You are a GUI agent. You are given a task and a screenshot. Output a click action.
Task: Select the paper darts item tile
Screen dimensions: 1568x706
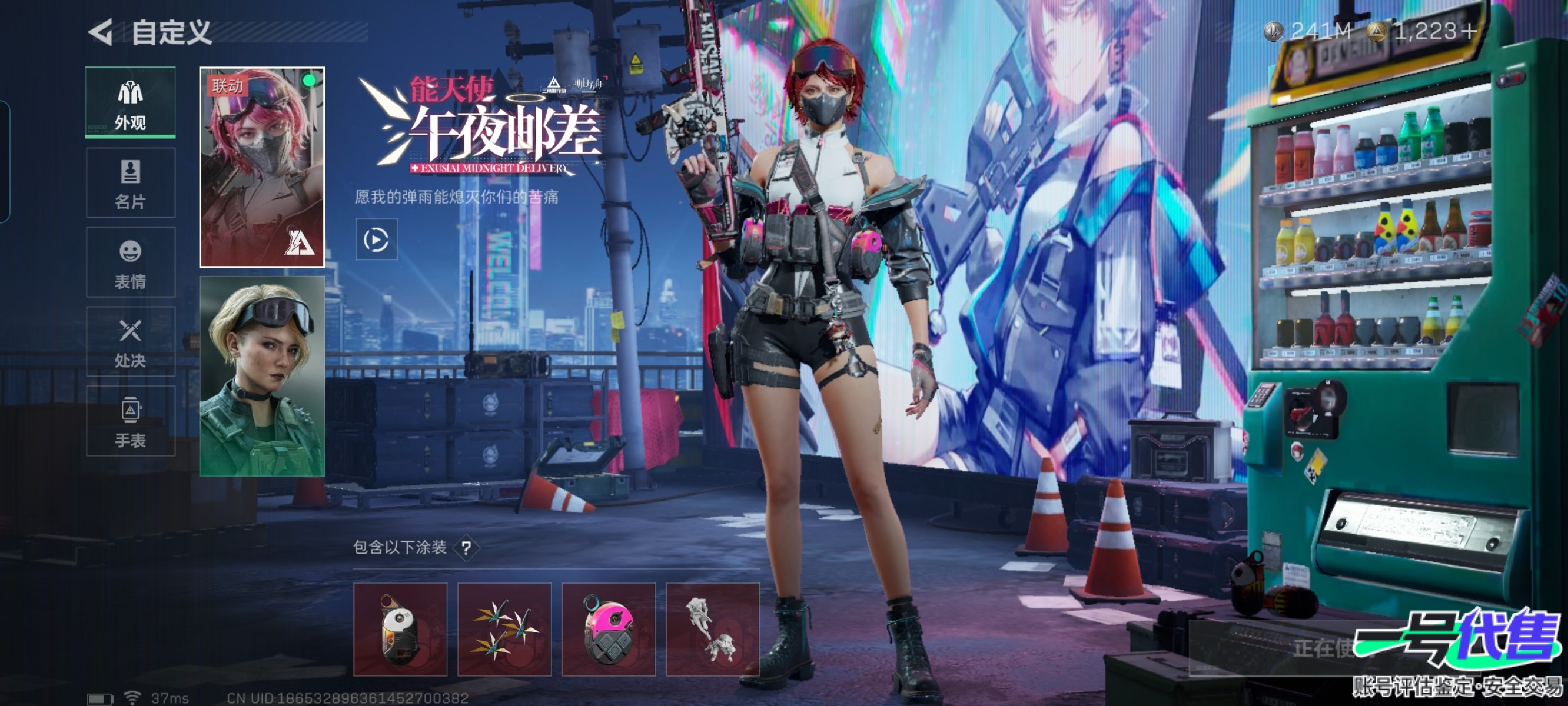(504, 630)
